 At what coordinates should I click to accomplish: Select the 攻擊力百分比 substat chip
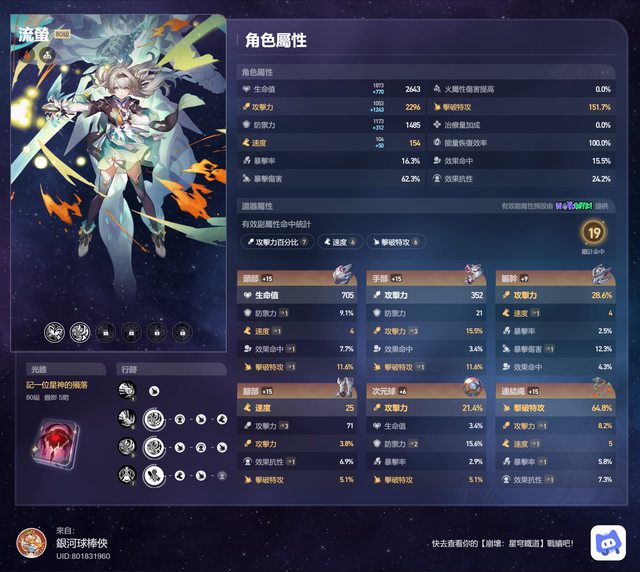tap(277, 242)
